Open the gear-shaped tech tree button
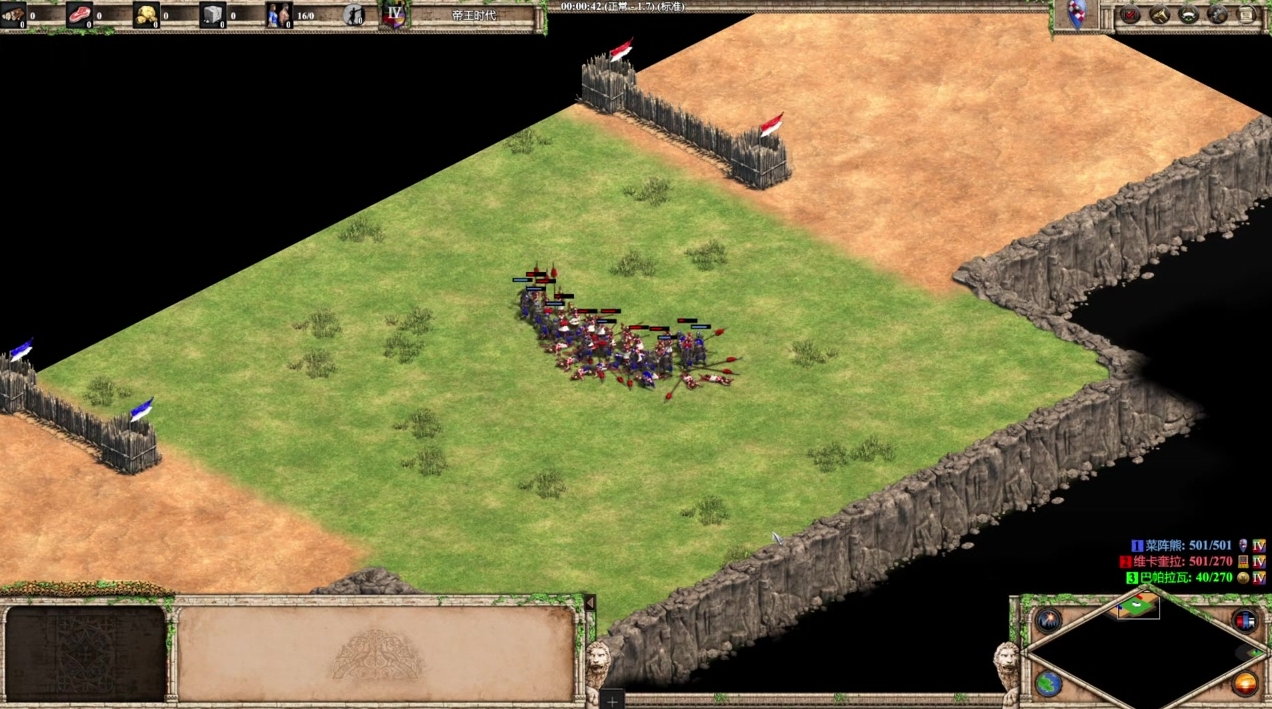The width and height of the screenshot is (1272, 709). click(1217, 15)
